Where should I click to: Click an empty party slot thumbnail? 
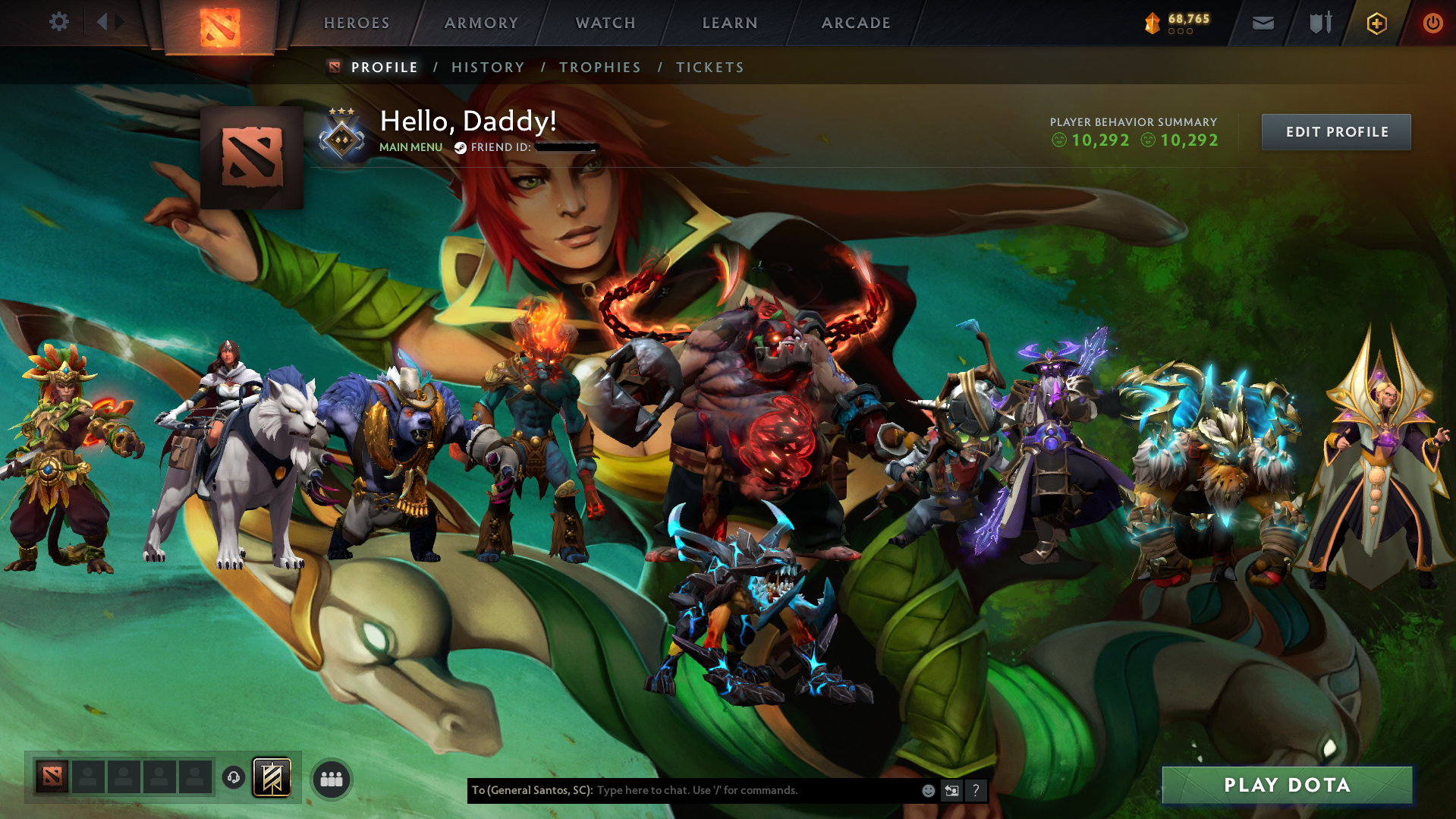[89, 777]
